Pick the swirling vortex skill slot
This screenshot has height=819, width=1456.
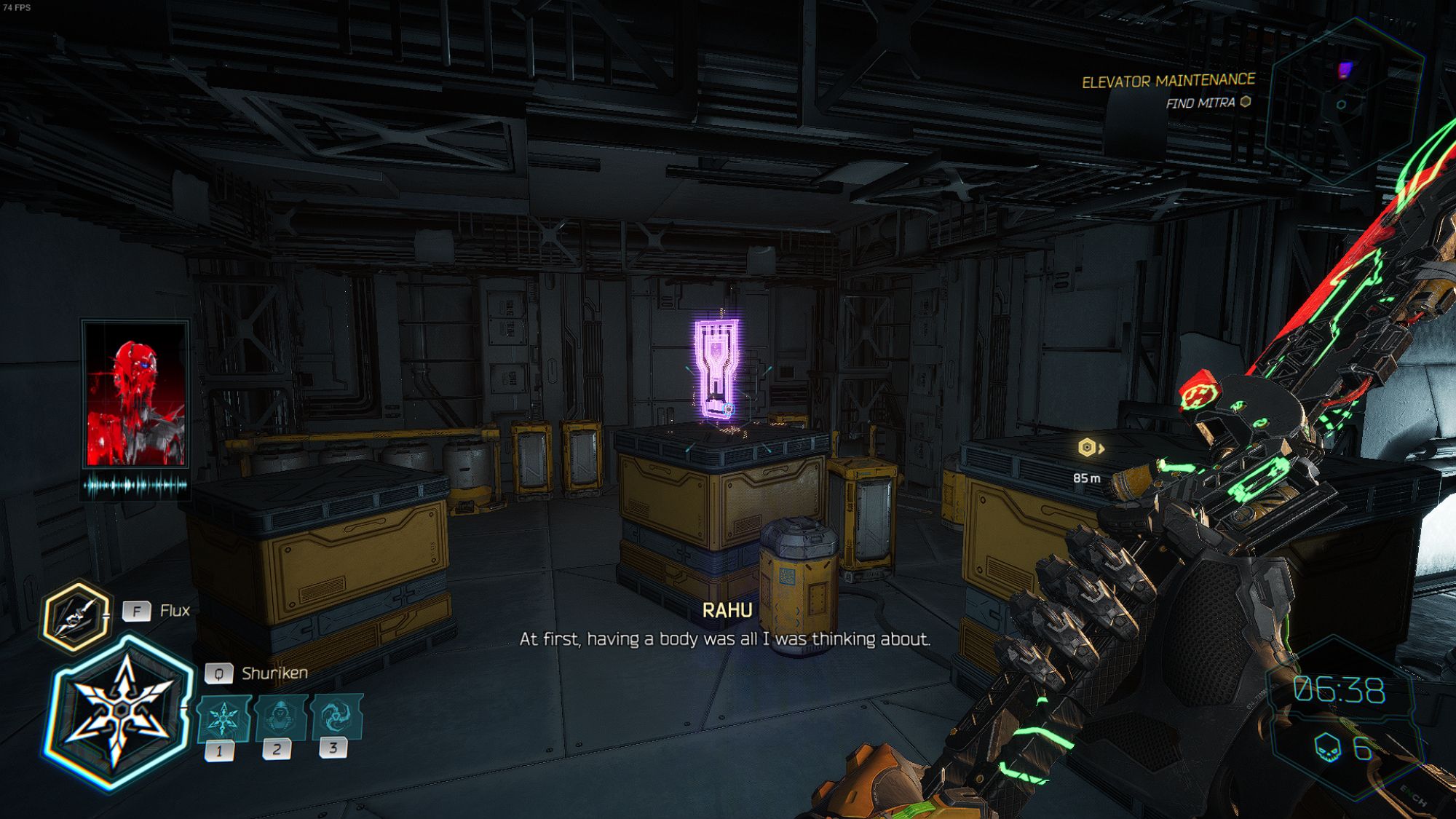tap(336, 716)
